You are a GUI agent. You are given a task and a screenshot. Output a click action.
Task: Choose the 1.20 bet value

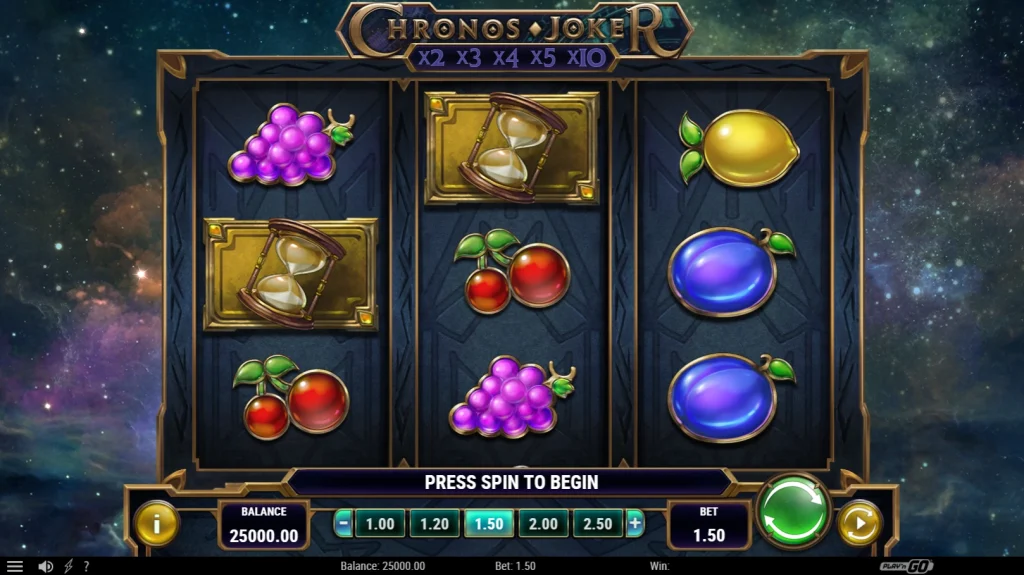click(x=434, y=523)
